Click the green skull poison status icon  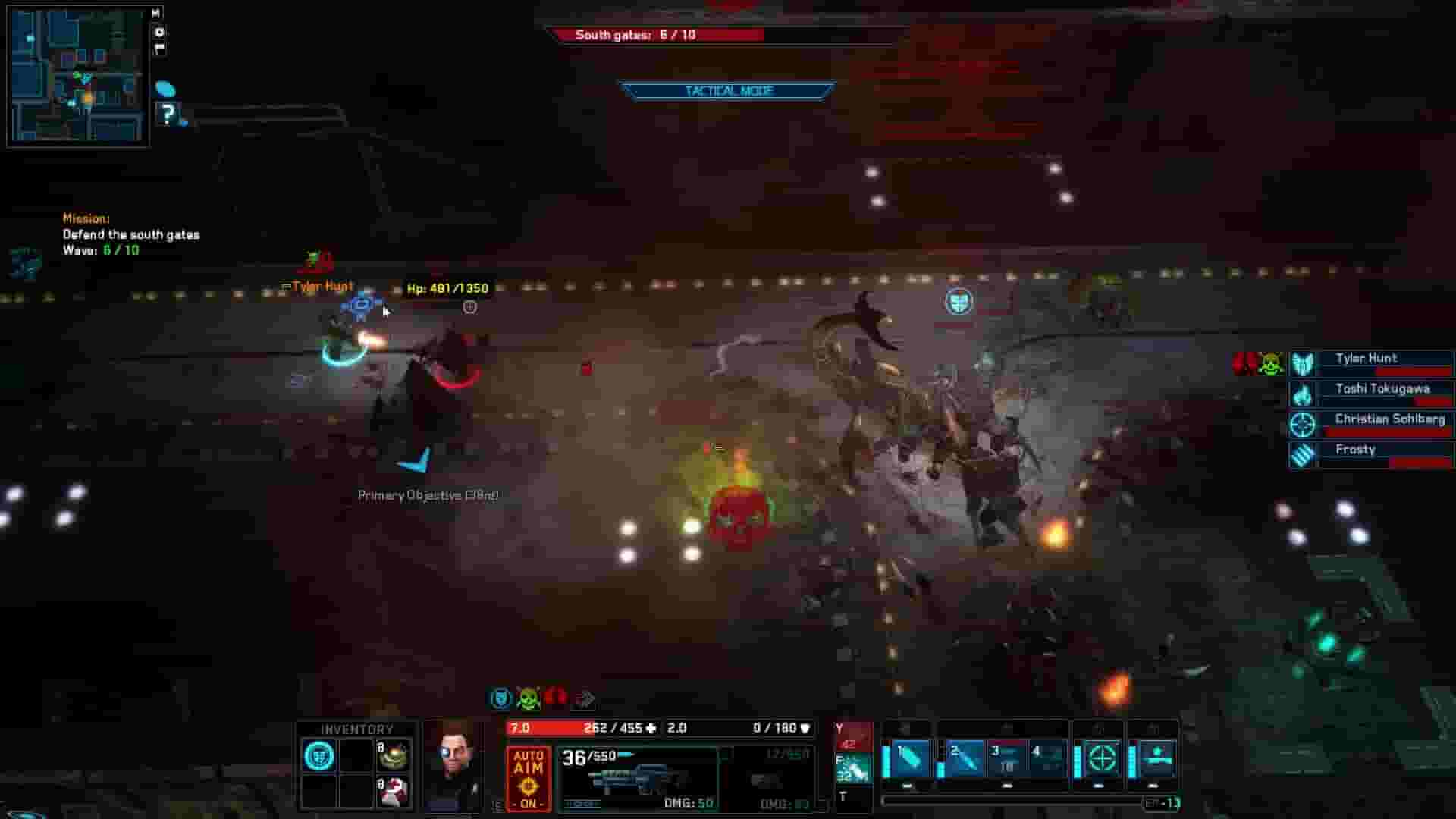click(529, 698)
